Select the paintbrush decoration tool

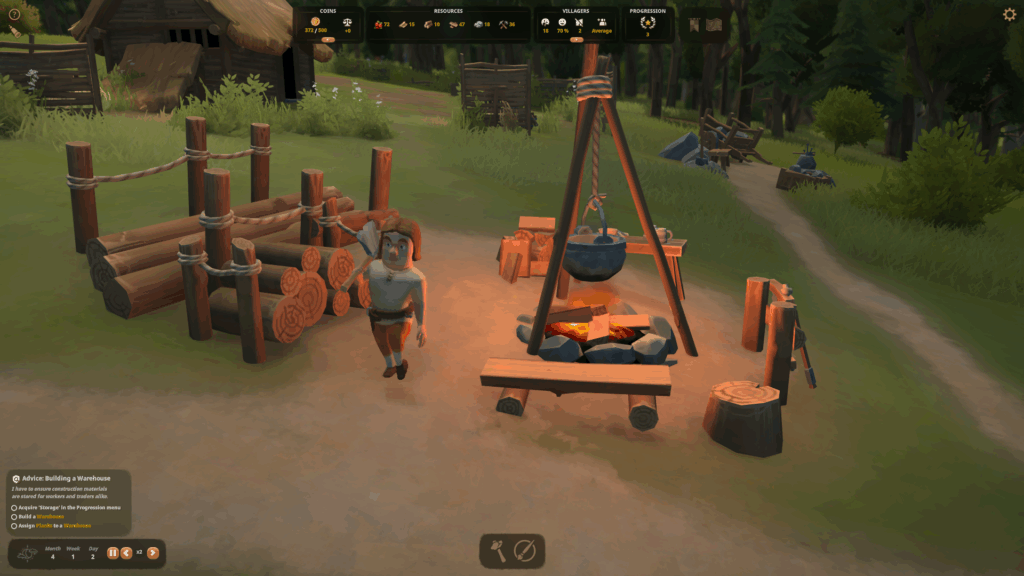(x=525, y=550)
